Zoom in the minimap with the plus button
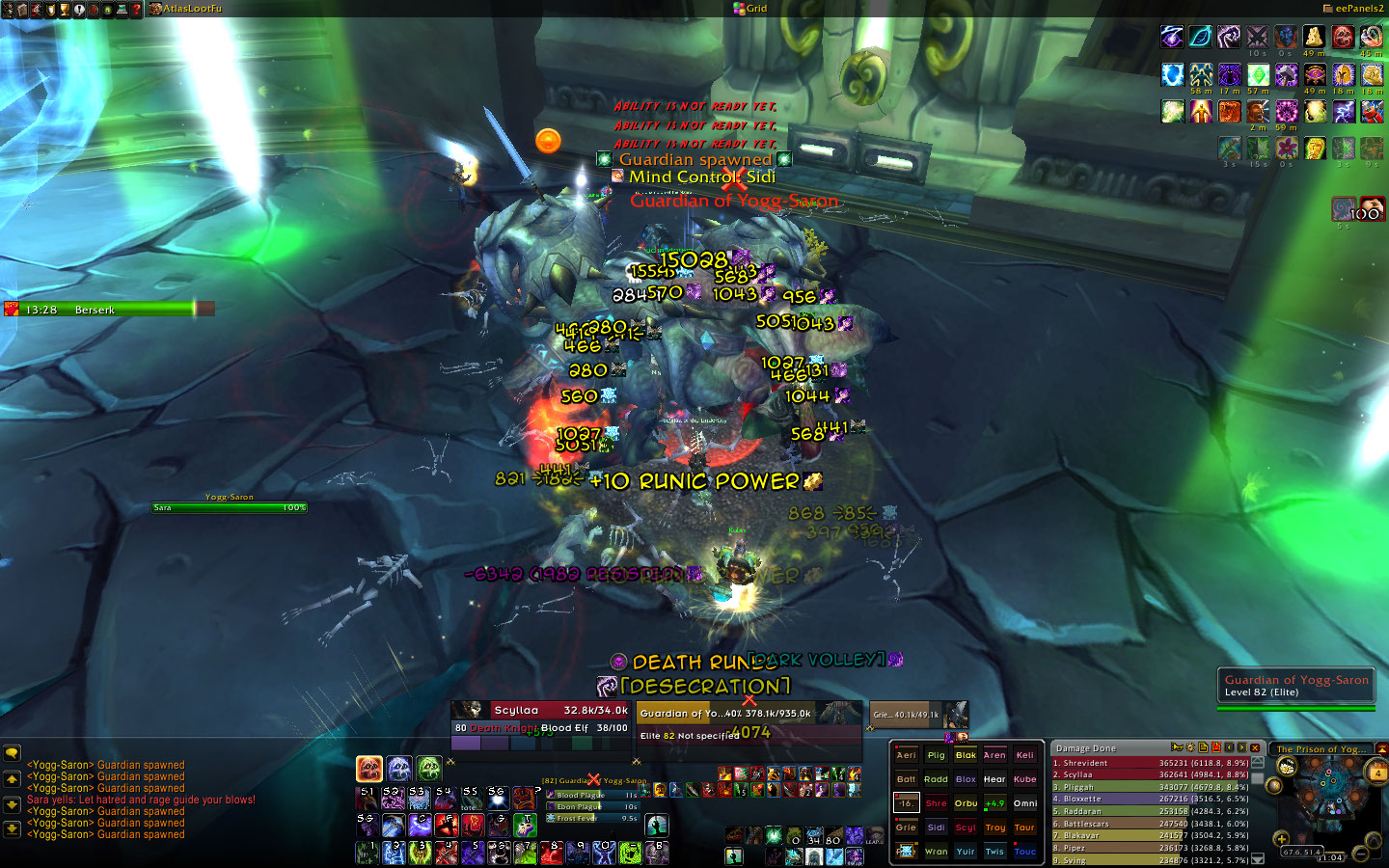The image size is (1389, 868). tap(1282, 838)
